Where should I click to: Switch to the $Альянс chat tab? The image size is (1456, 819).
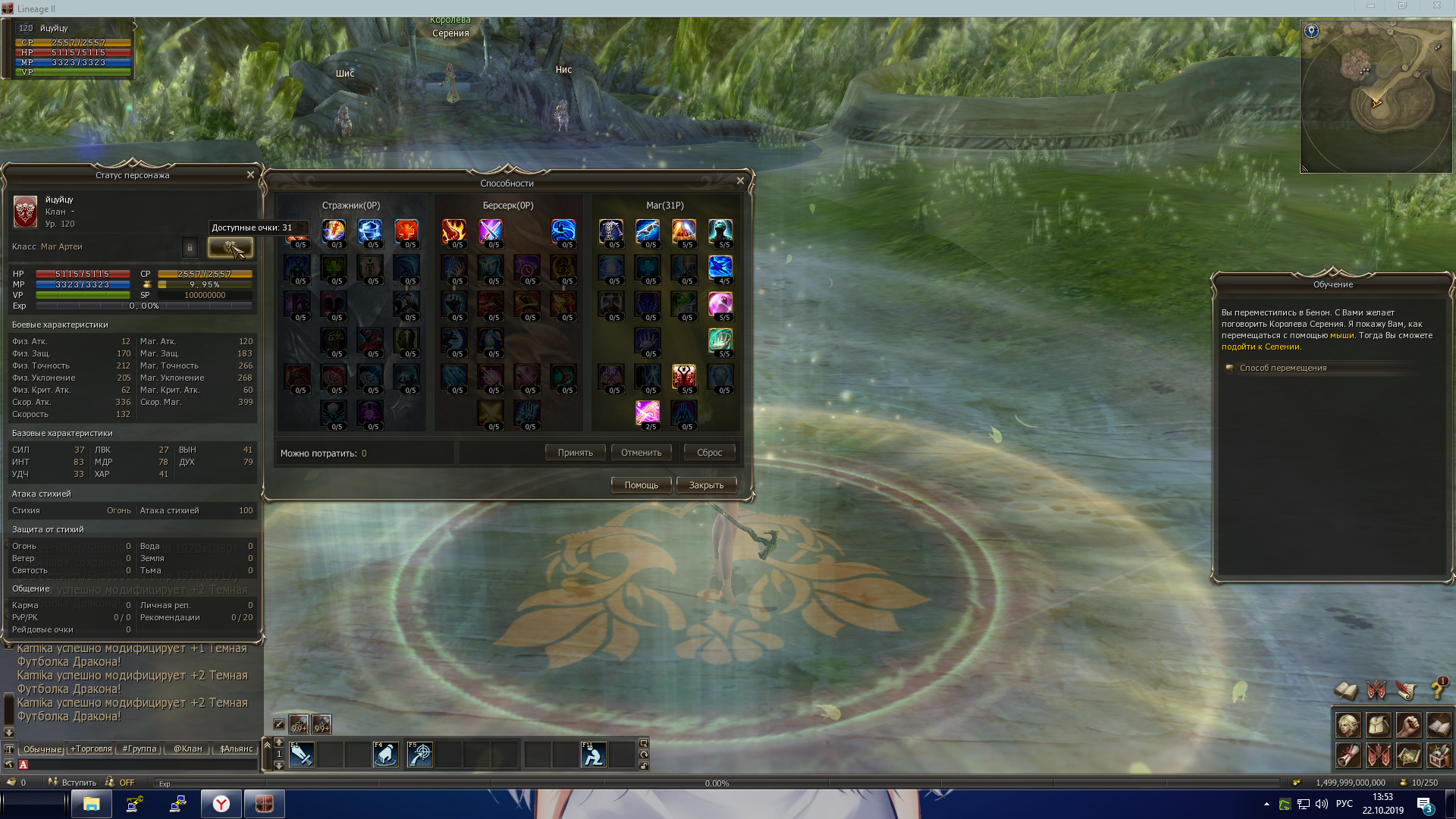coord(236,748)
